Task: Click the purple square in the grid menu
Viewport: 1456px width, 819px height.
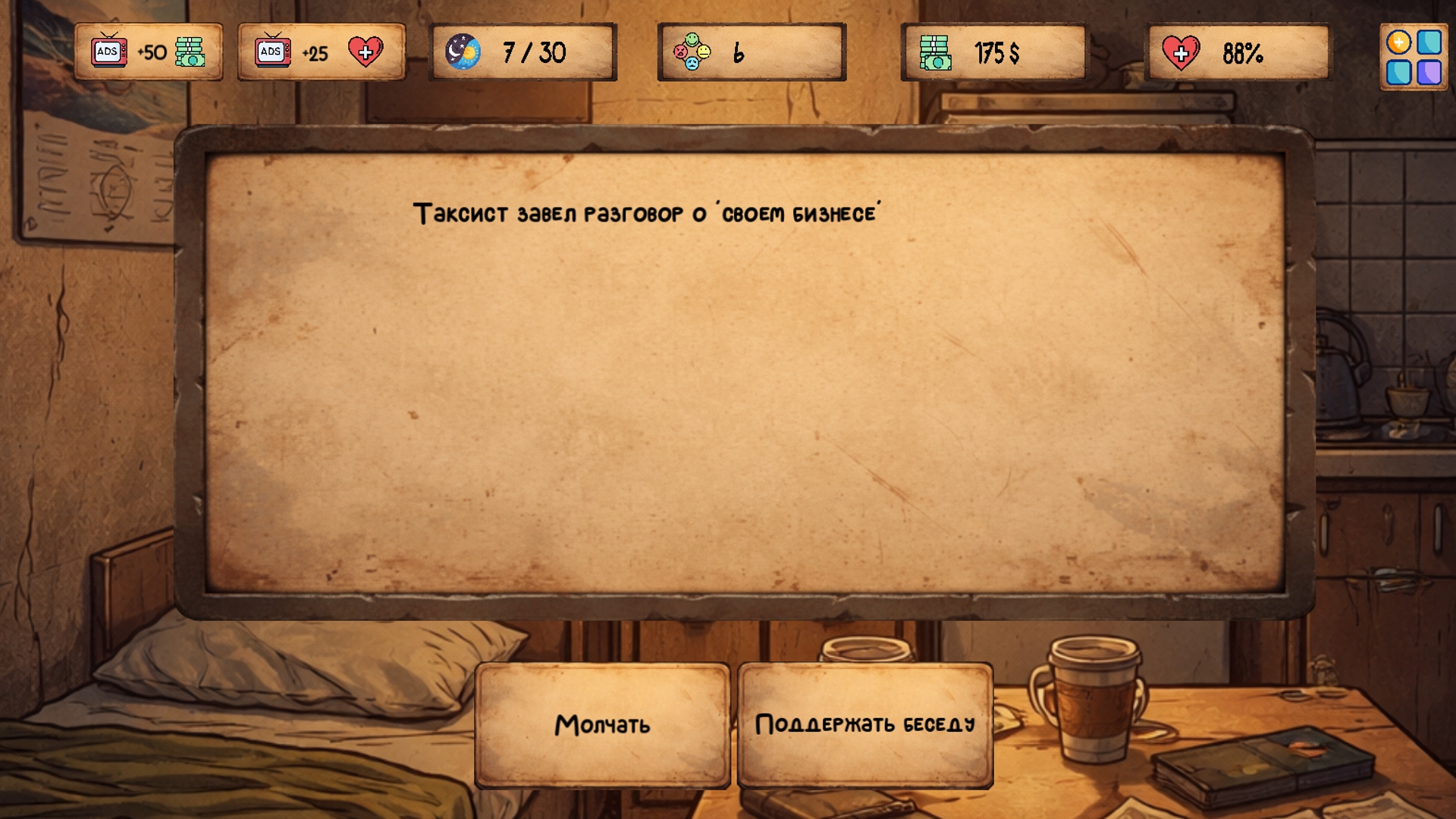Action: [1429, 72]
